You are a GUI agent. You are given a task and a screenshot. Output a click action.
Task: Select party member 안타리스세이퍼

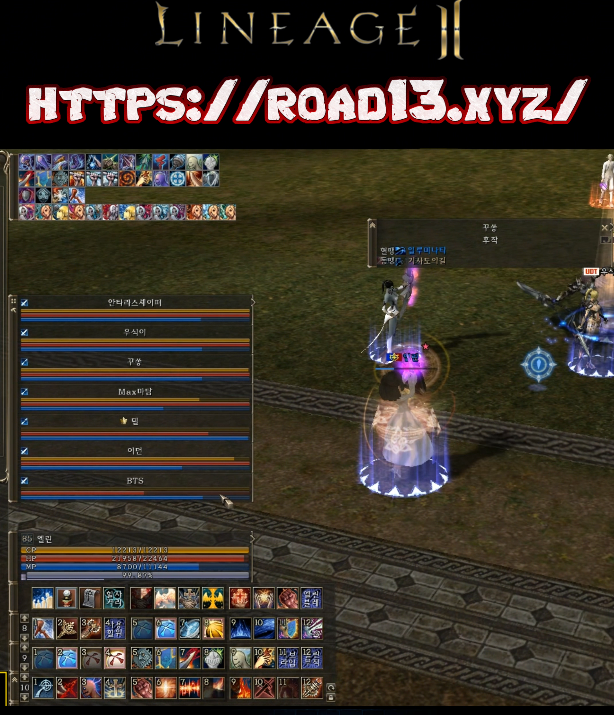(x=135, y=302)
